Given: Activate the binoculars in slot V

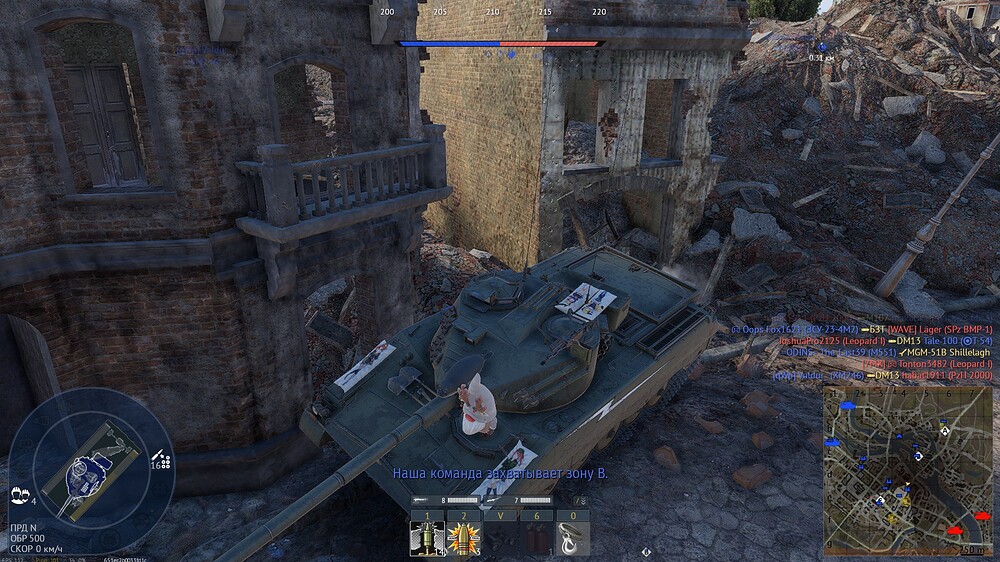Looking at the screenshot, I should click(500, 538).
